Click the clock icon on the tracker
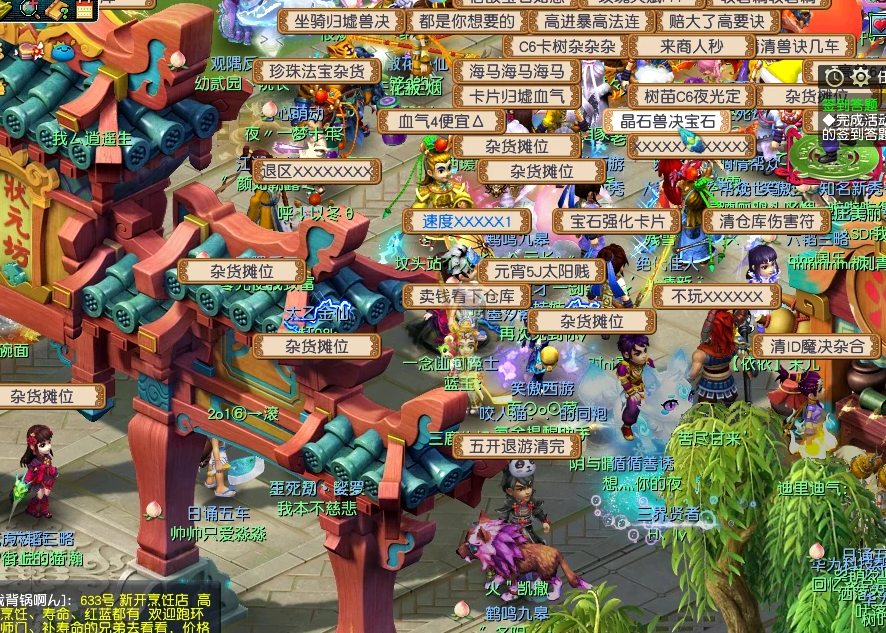Screen dimensions: 886x633 pos(837,76)
